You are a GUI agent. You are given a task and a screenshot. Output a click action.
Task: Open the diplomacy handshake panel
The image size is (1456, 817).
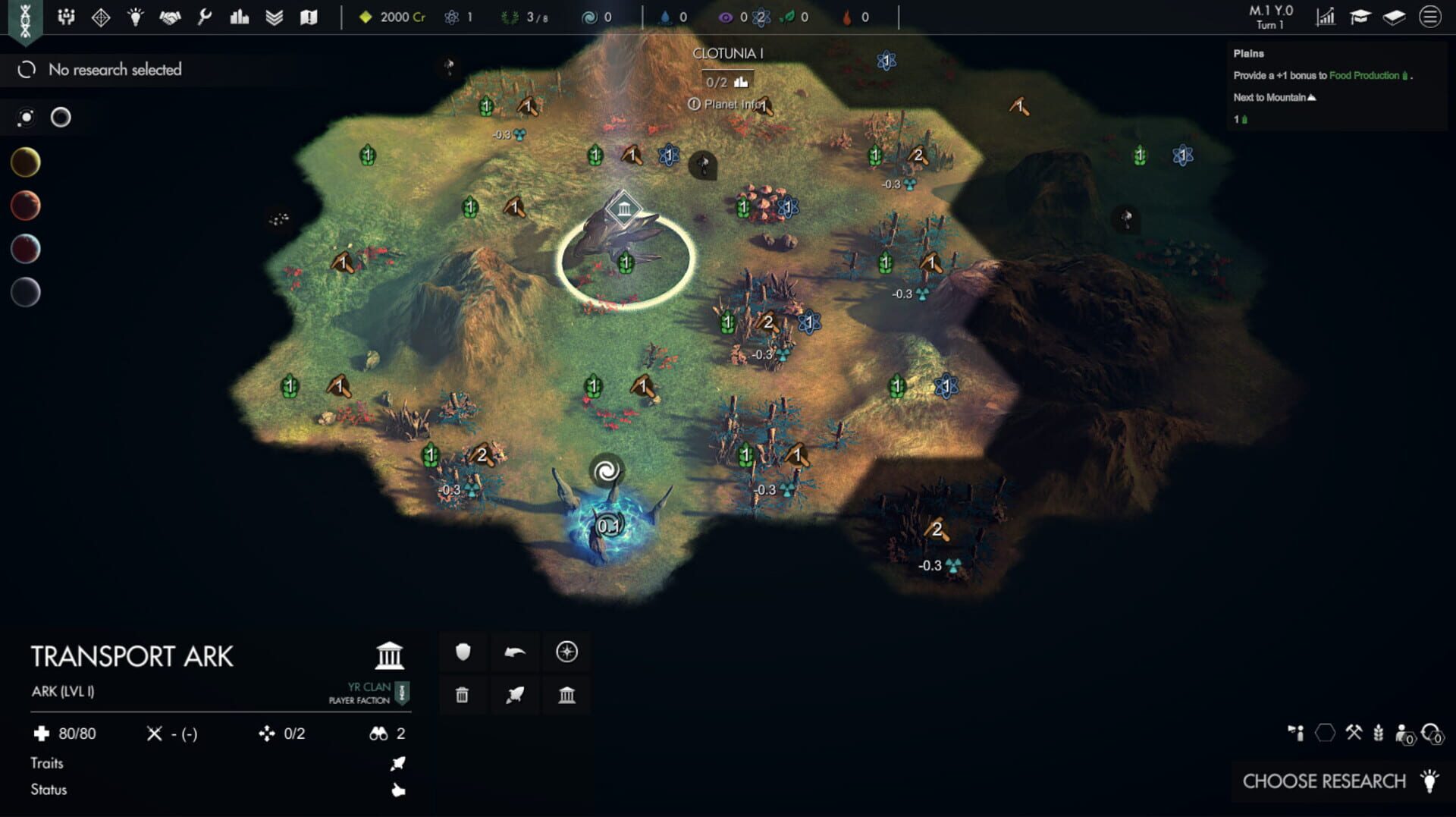point(171,17)
